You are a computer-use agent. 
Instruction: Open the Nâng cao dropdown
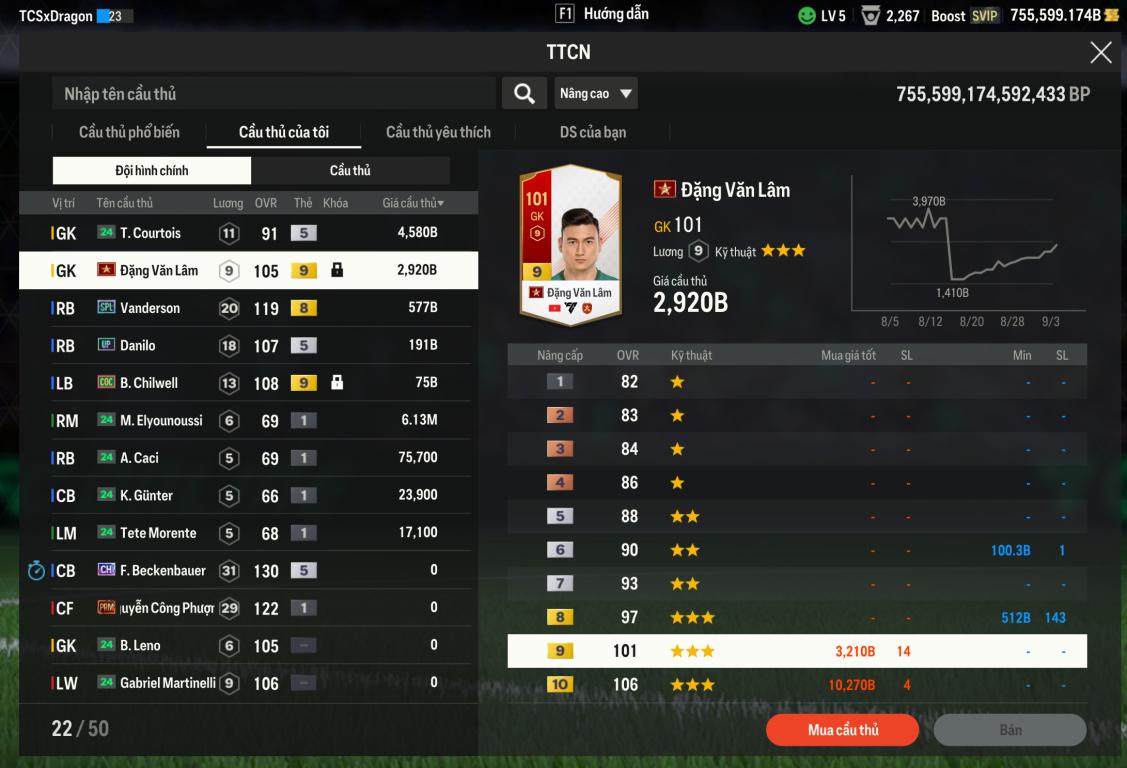[x=596, y=94]
